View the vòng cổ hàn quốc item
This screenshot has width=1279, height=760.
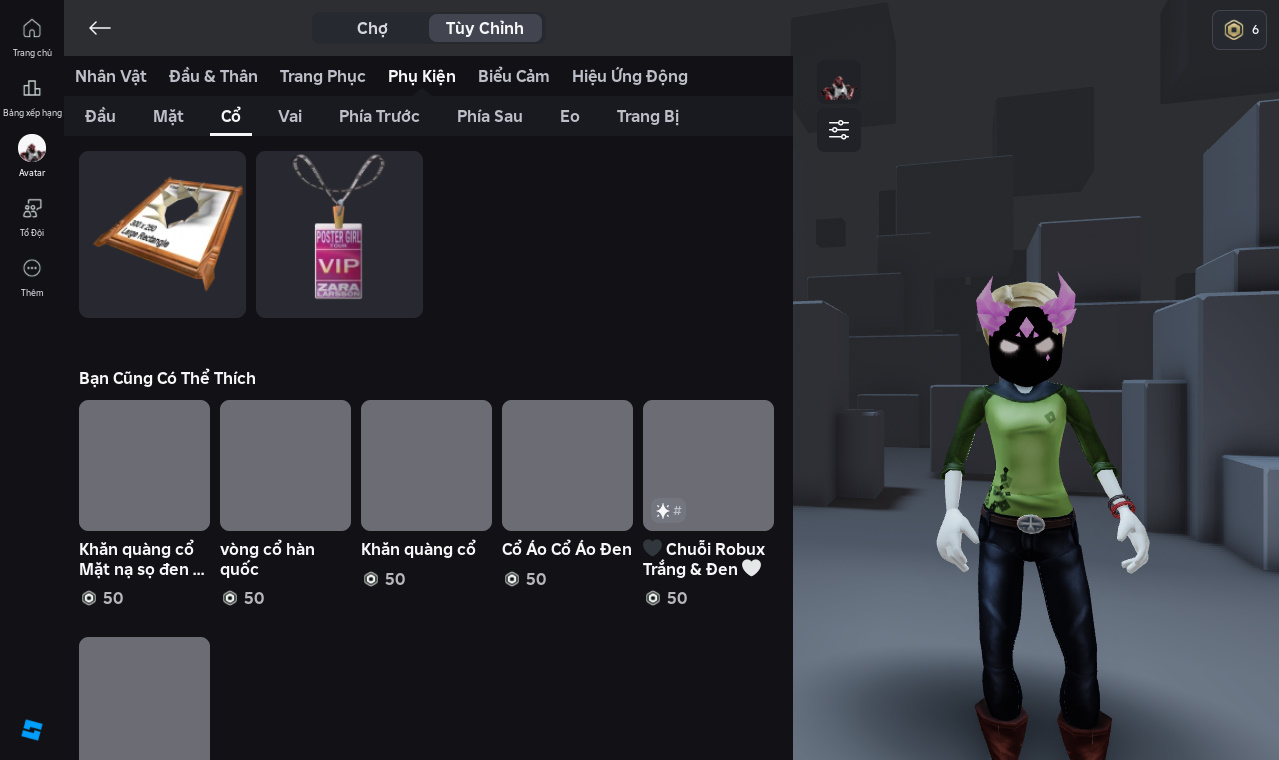(285, 466)
